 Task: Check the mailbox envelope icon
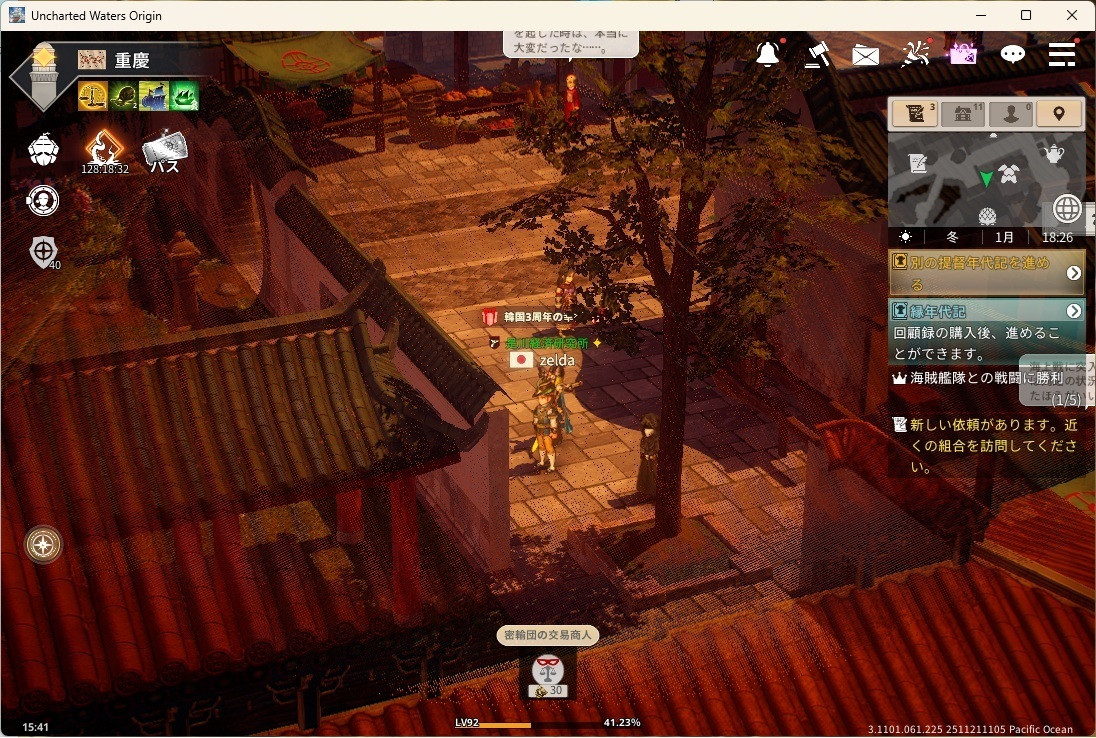[x=865, y=56]
